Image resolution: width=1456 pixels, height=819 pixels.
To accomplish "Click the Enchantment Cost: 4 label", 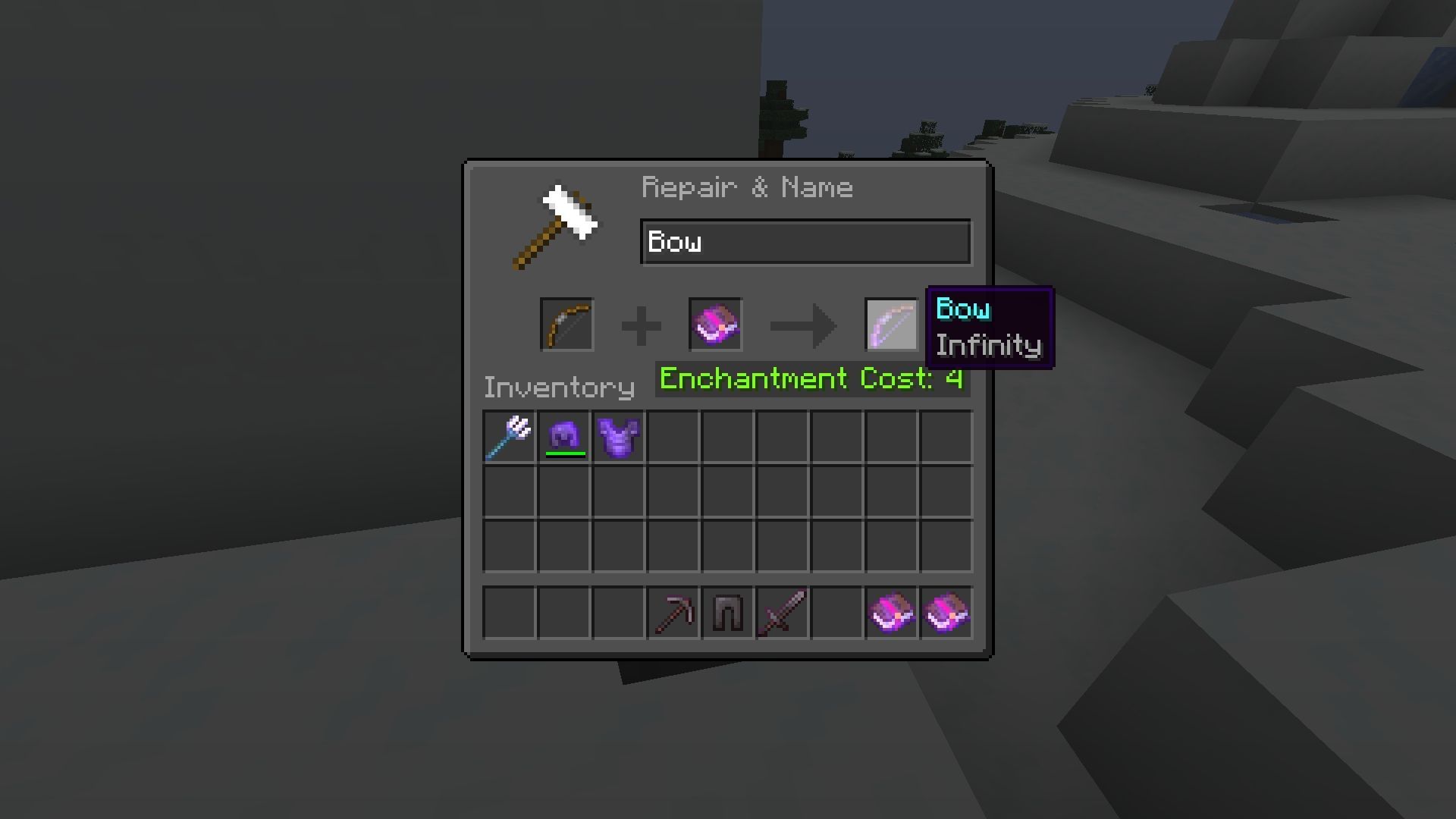I will pos(809,378).
